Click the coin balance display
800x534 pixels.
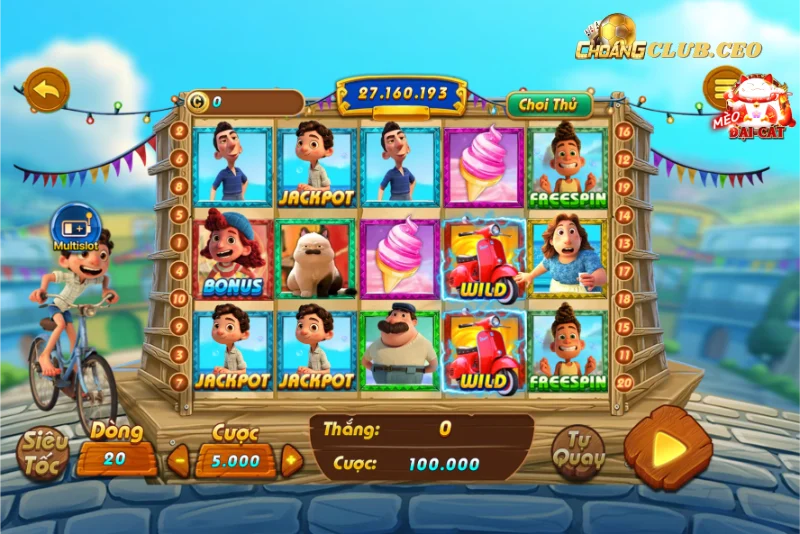click(245, 102)
